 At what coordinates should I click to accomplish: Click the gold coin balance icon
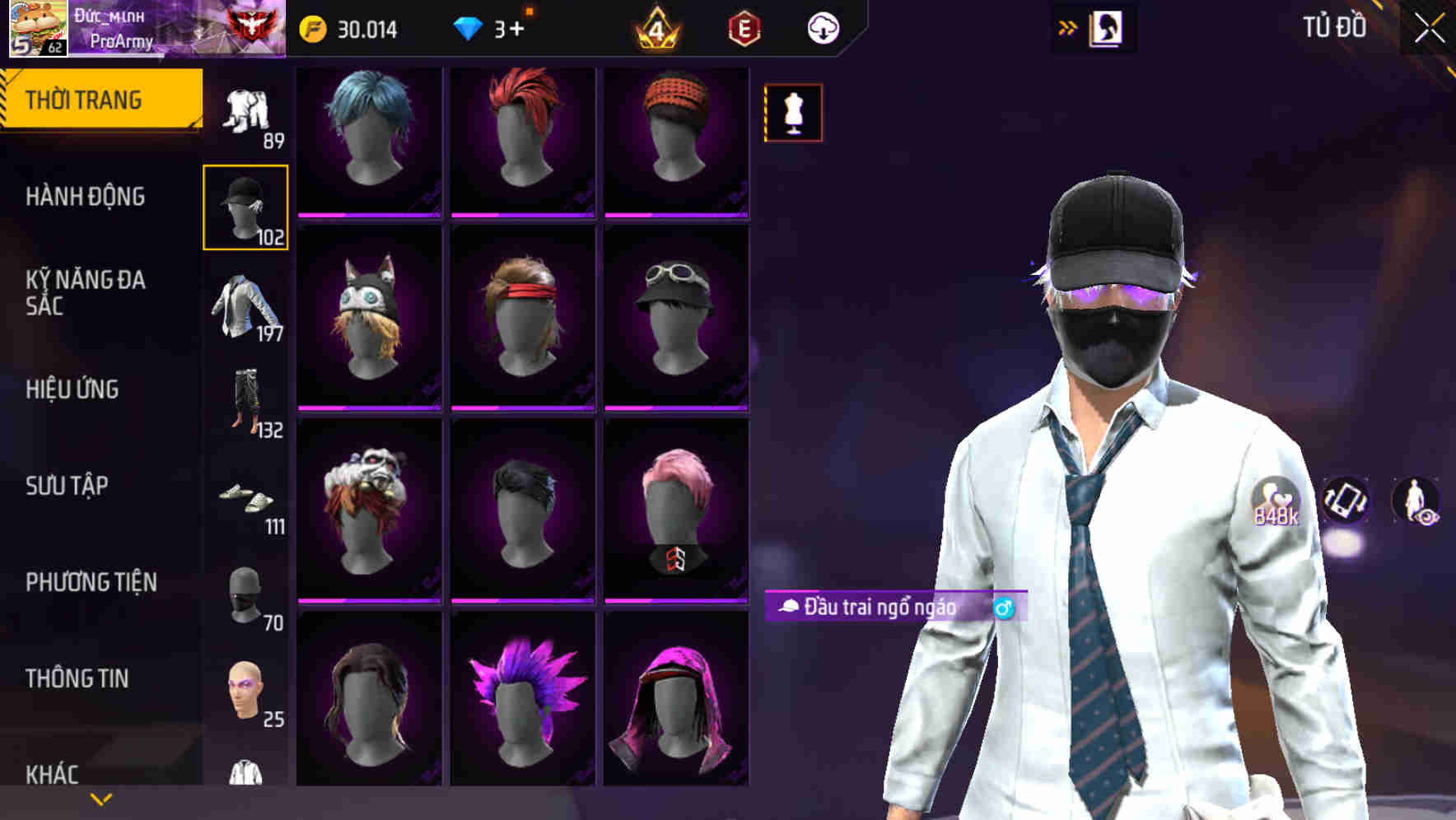pos(313,29)
